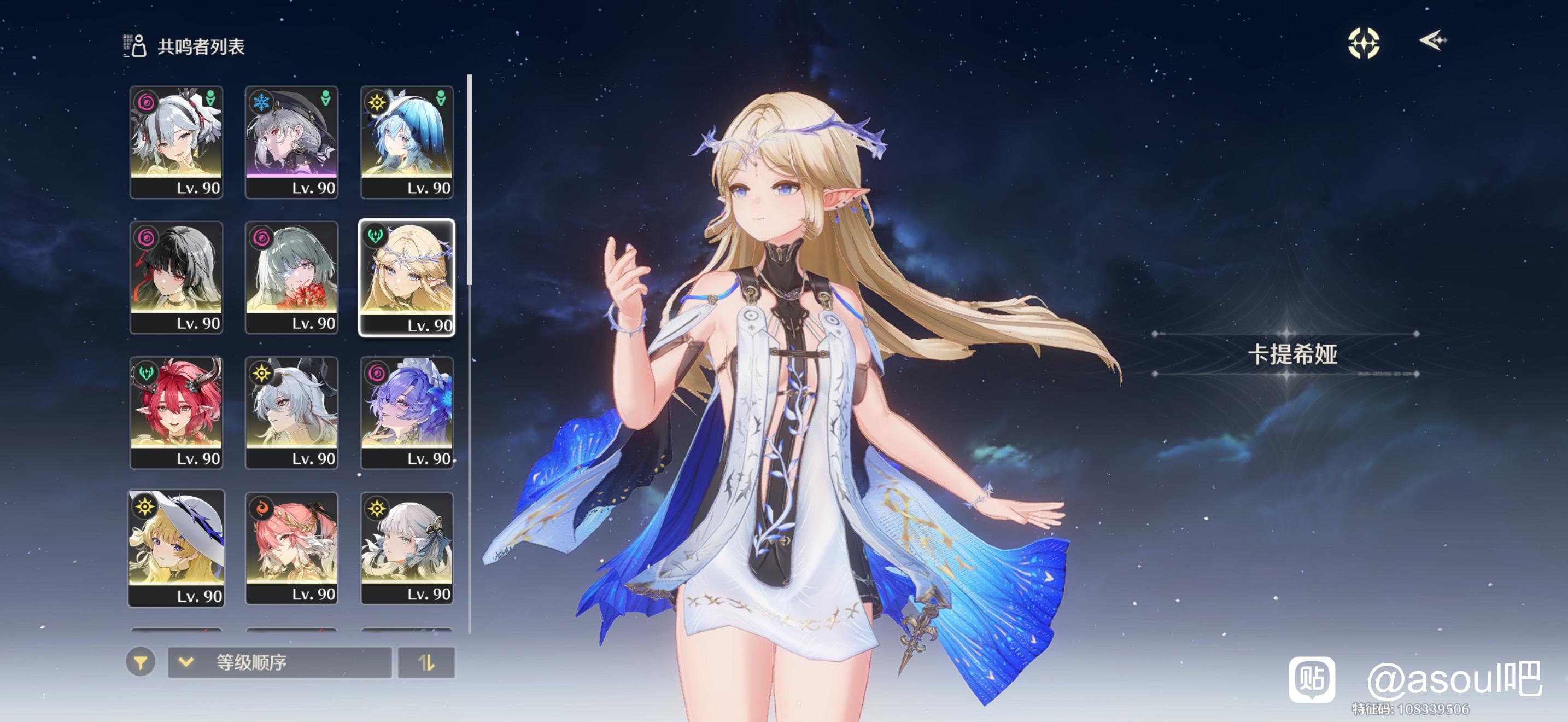Open the character filter funnel button
Image resolution: width=1568 pixels, height=722 pixels.
(141, 662)
